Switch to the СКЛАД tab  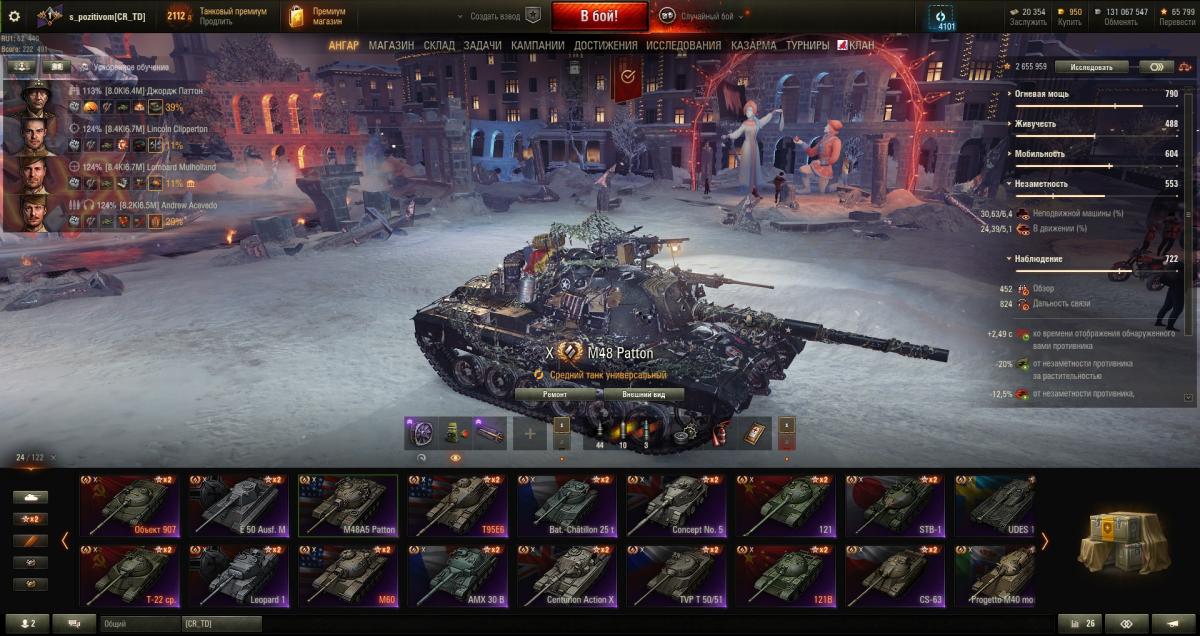click(439, 45)
